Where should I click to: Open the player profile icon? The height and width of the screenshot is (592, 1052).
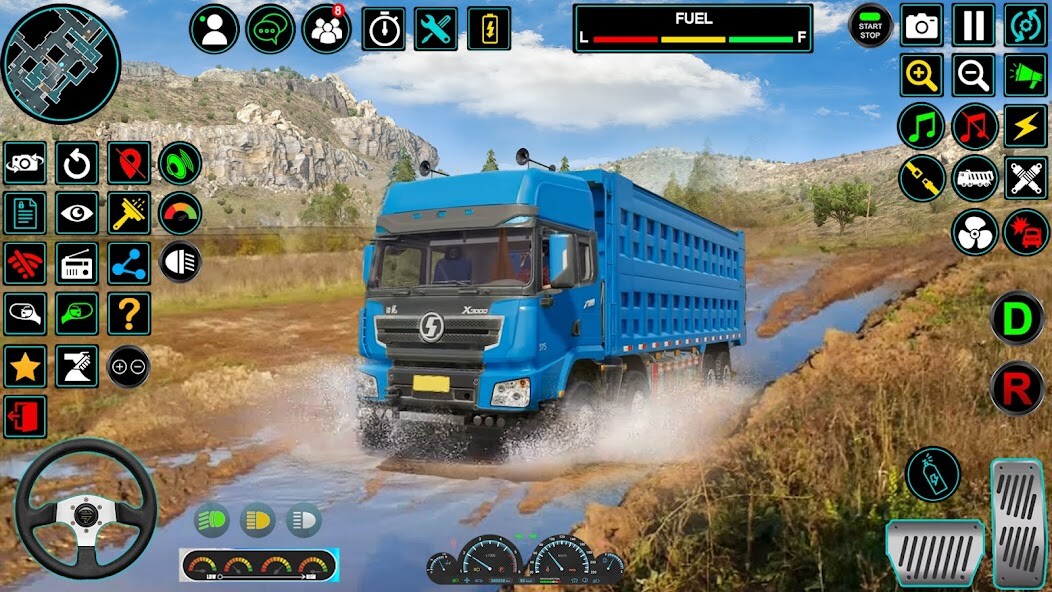click(214, 29)
